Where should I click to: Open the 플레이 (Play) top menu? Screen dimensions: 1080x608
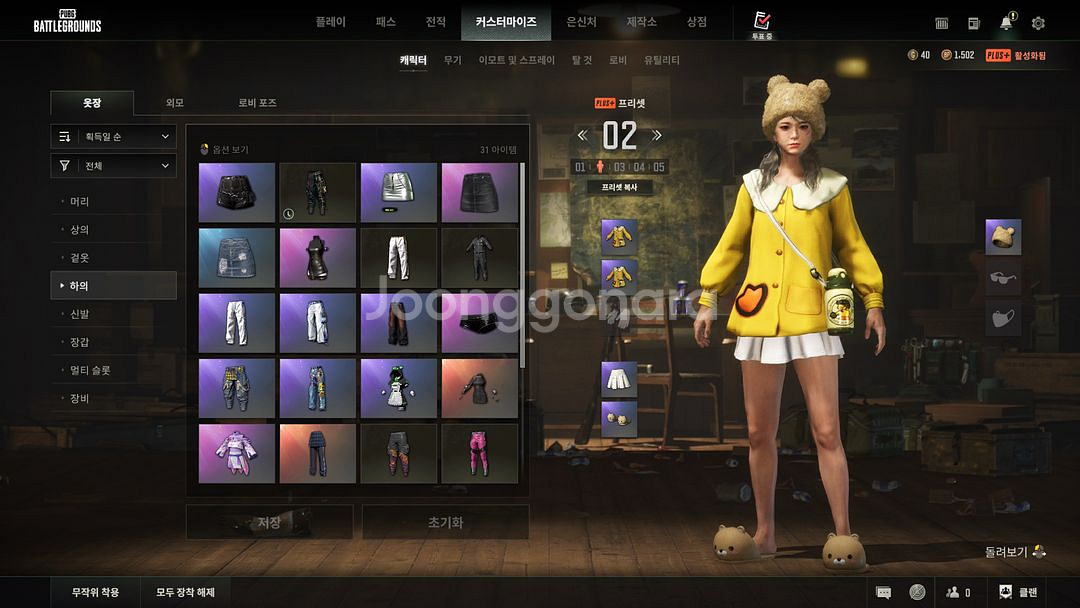pos(330,21)
